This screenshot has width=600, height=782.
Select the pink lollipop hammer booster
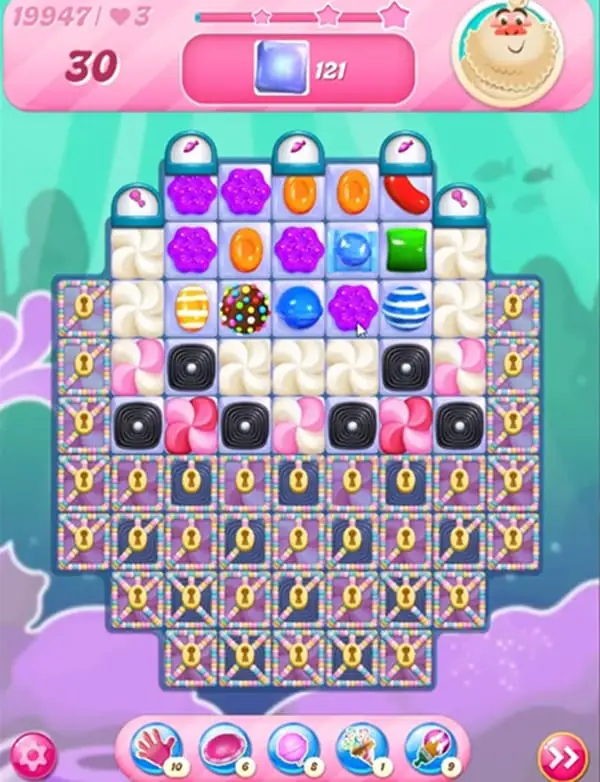pyautogui.click(x=291, y=747)
